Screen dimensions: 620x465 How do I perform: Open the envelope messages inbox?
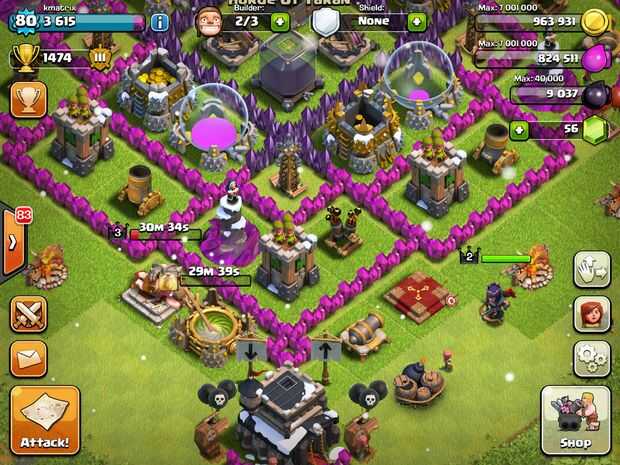coord(28,358)
